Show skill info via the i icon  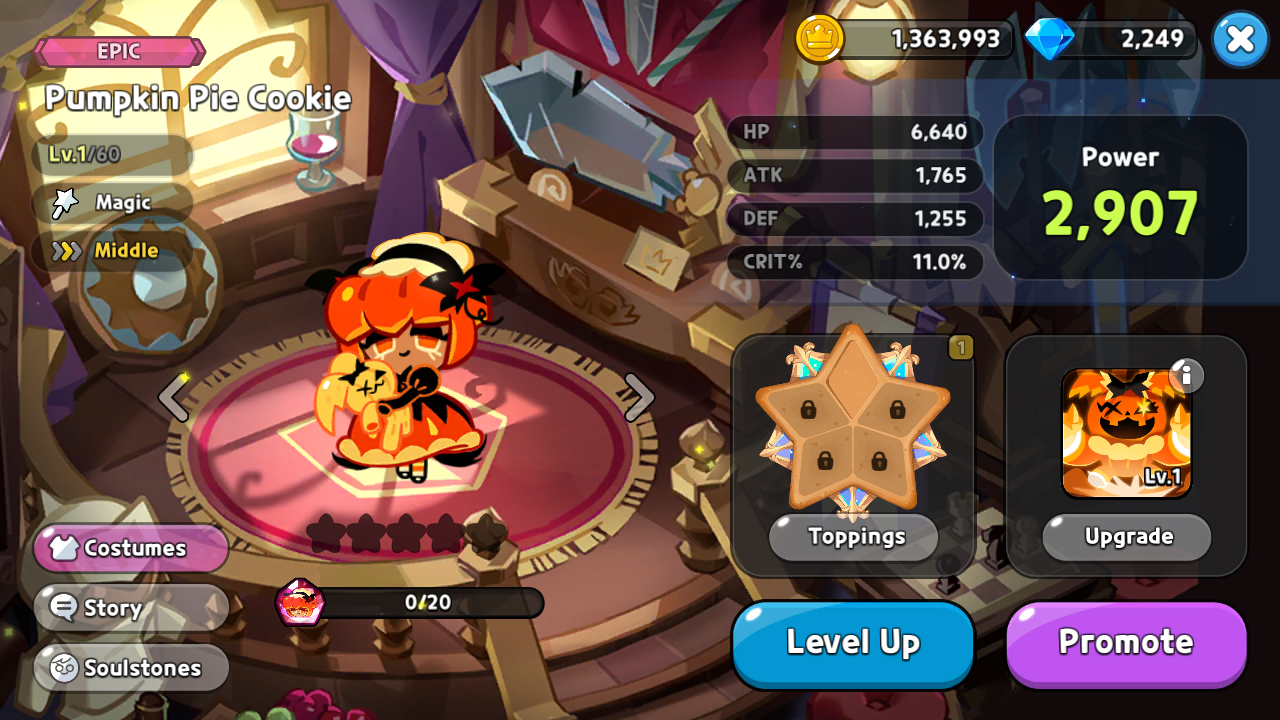pos(1186,375)
